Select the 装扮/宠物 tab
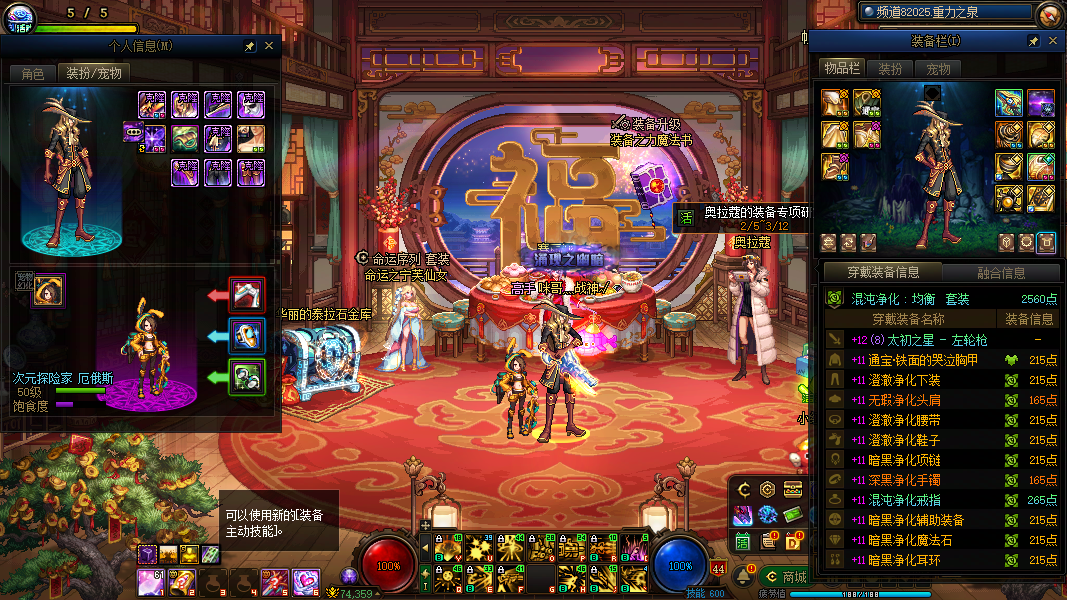Screen dimensions: 1067x600 [x=93, y=73]
